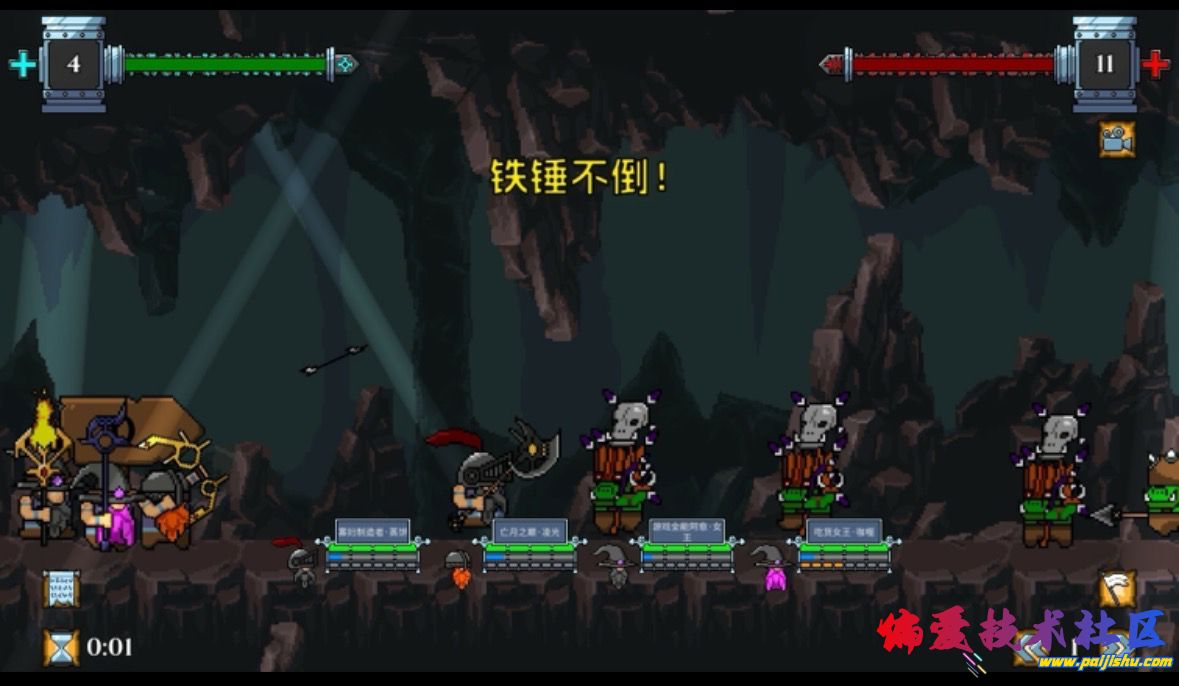Select the grey-hat wizard hero portrait
This screenshot has width=1179, height=686.
pyautogui.click(x=614, y=565)
